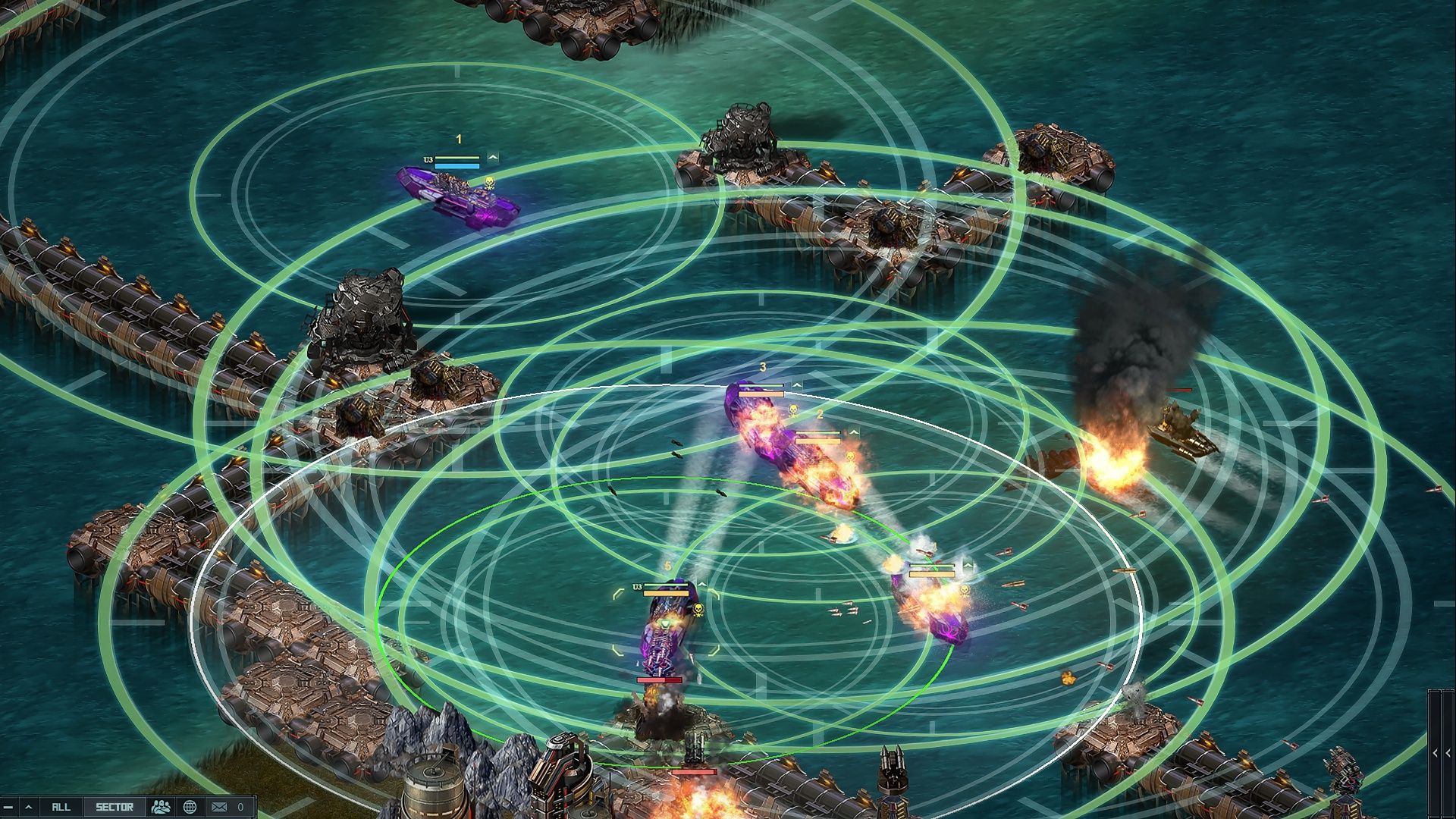
Task: Switch to the SECTOR chat tab
Action: point(115,808)
